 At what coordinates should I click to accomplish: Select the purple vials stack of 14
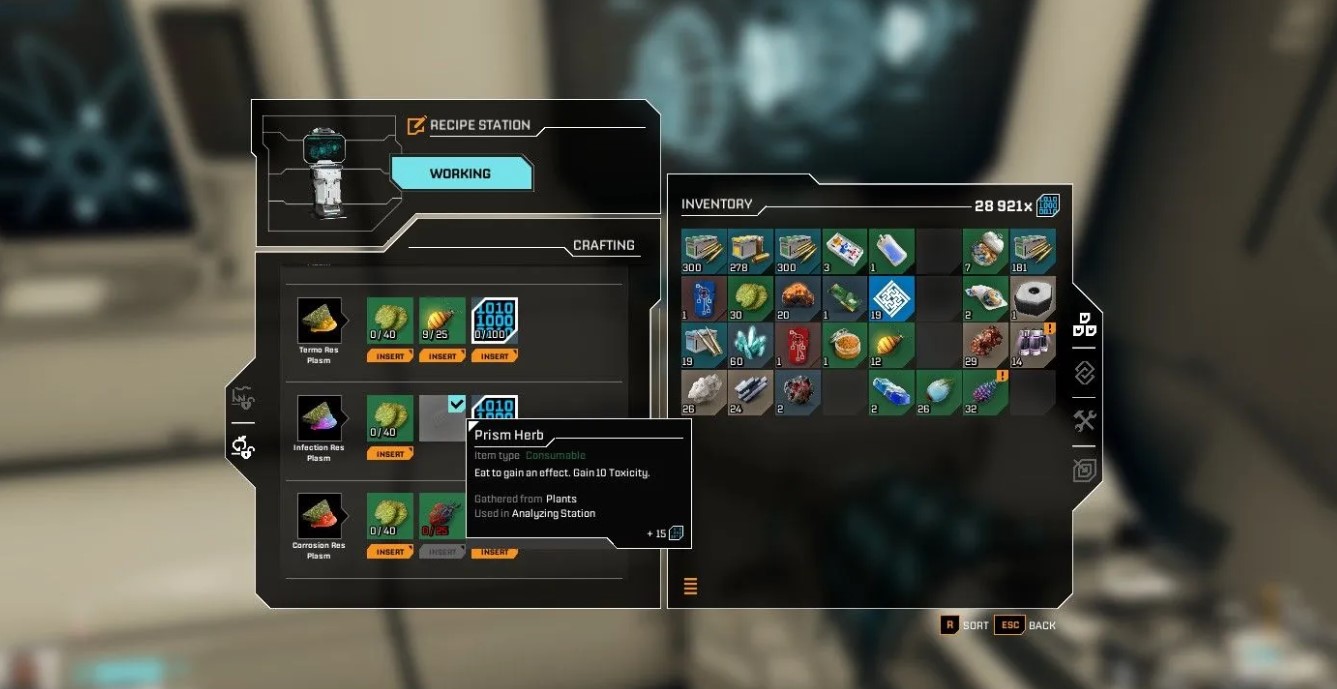pyautogui.click(x=1032, y=345)
